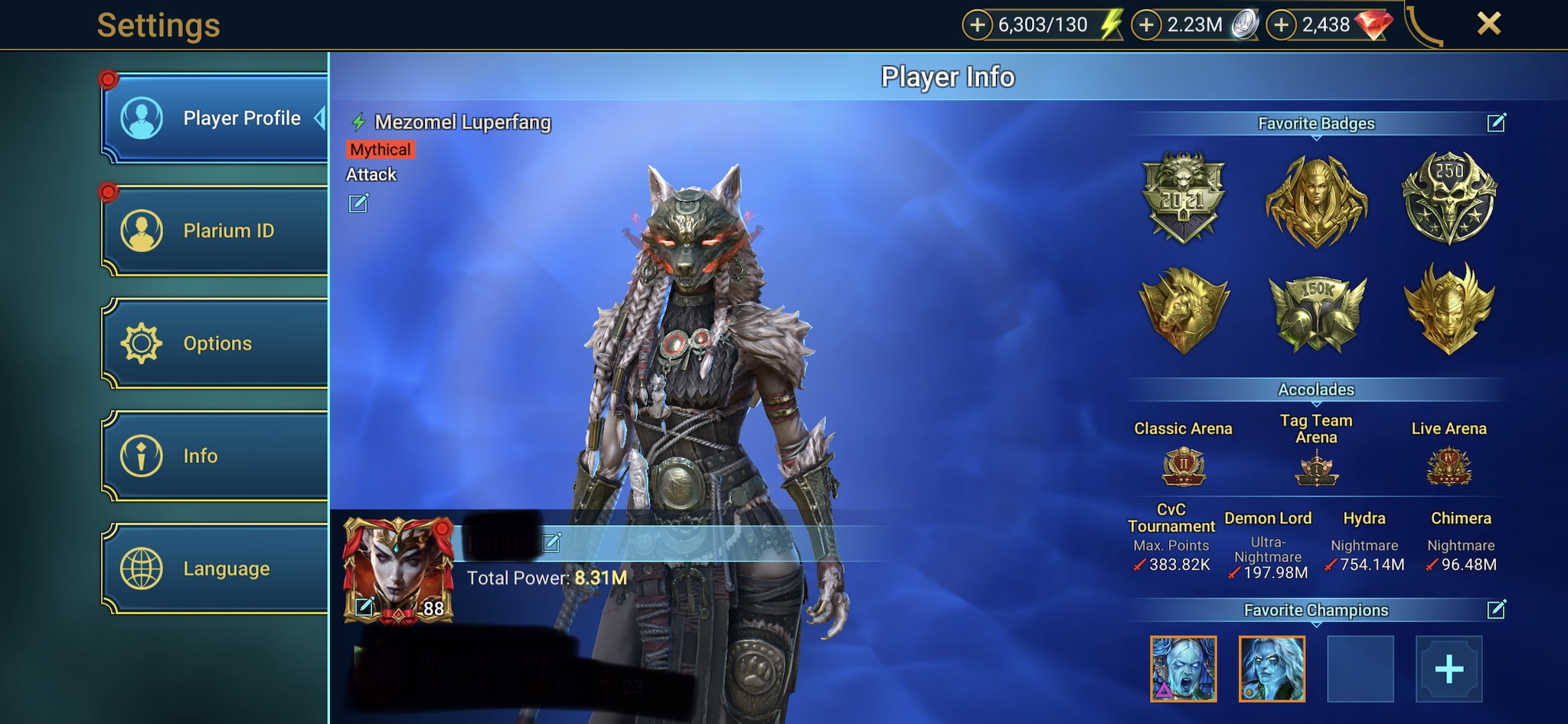Select the 150K winged badge

click(1316, 308)
